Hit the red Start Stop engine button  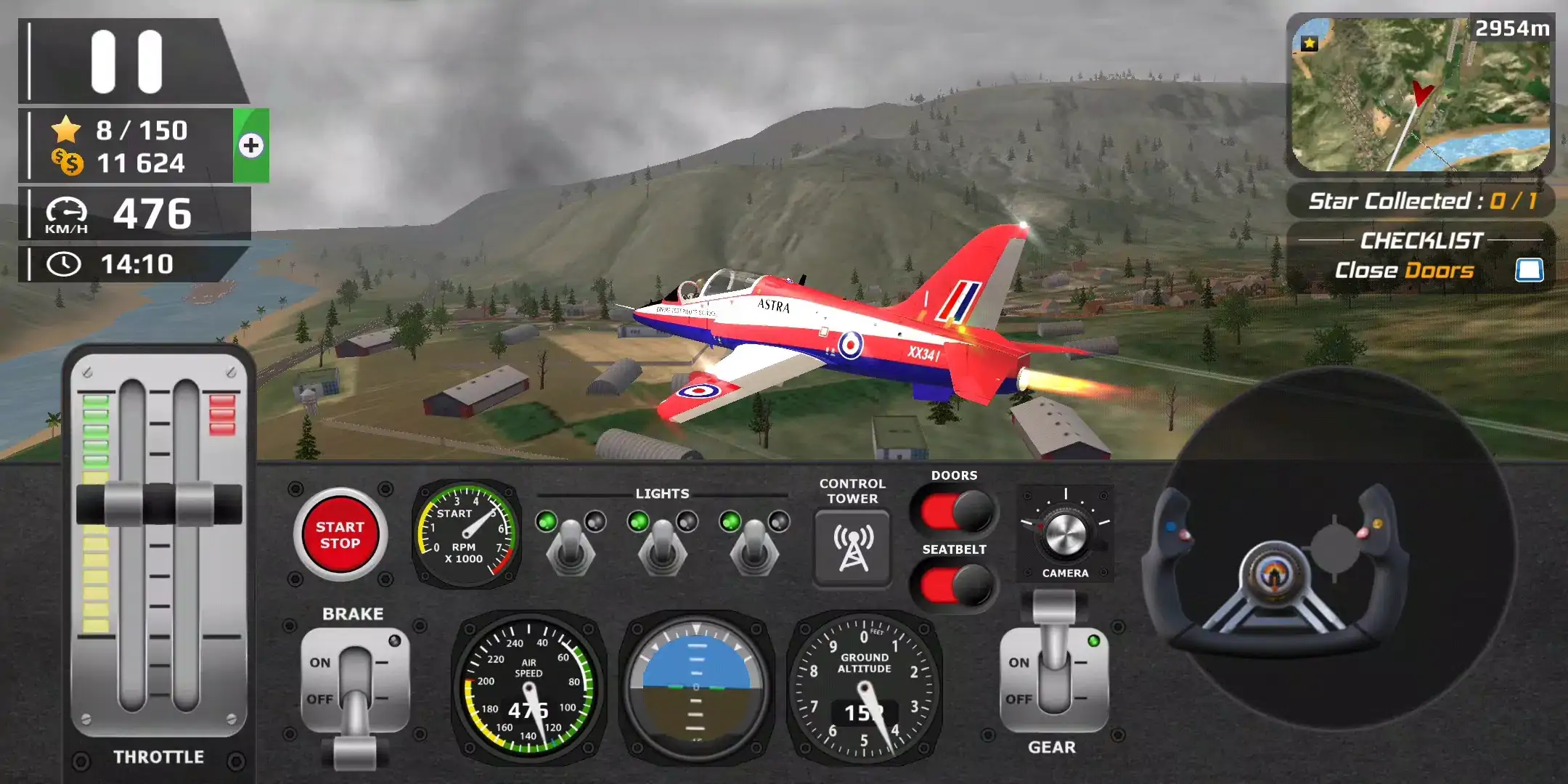click(x=340, y=536)
